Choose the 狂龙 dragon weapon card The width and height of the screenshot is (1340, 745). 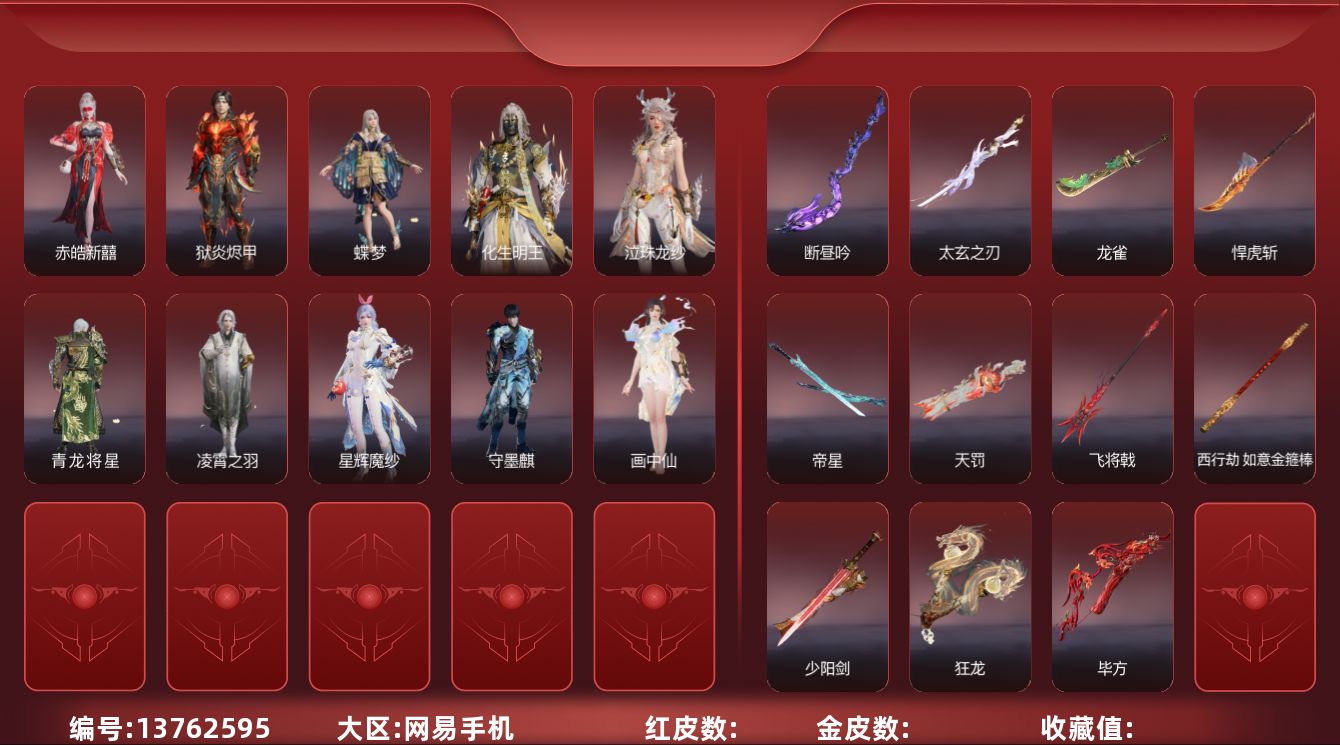point(969,596)
